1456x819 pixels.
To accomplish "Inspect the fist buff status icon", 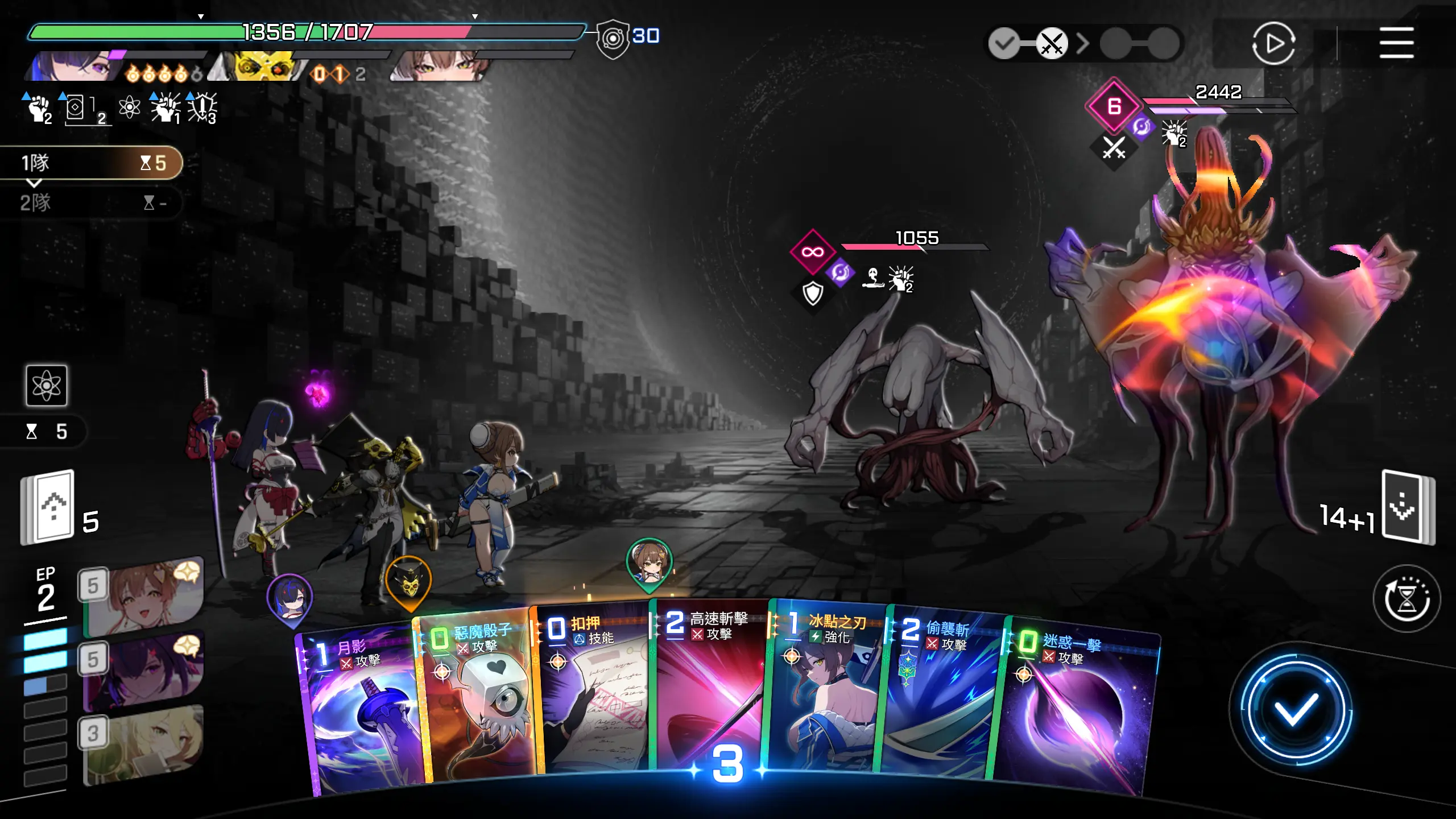I will 39,108.
